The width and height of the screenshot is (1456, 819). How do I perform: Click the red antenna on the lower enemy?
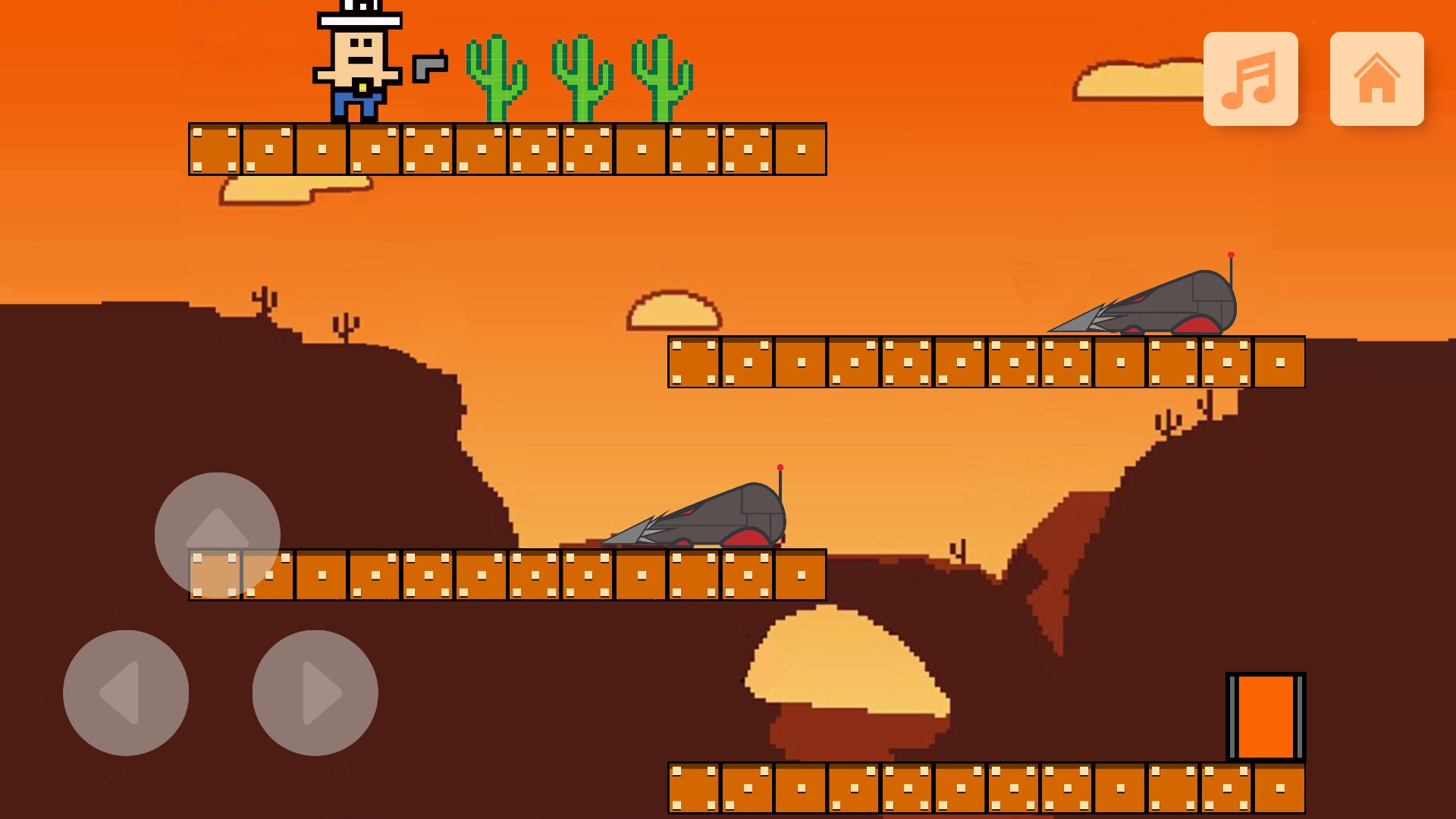pyautogui.click(x=780, y=469)
